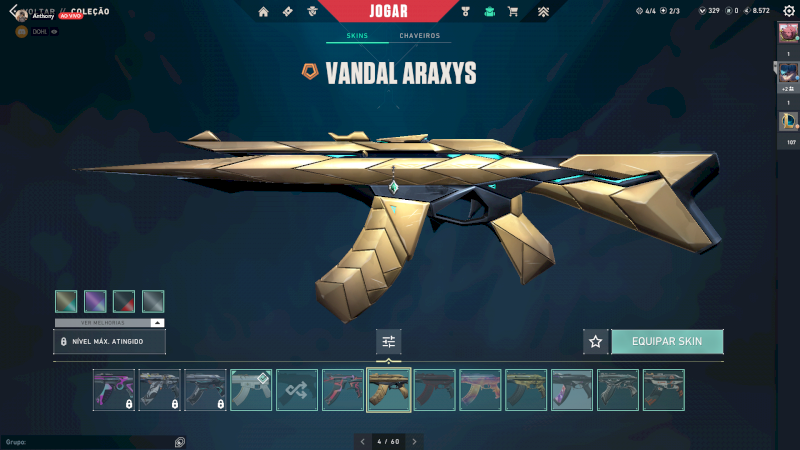Choose the red and black color variant swatch
Screen dimensions: 800x450
tap(124, 301)
